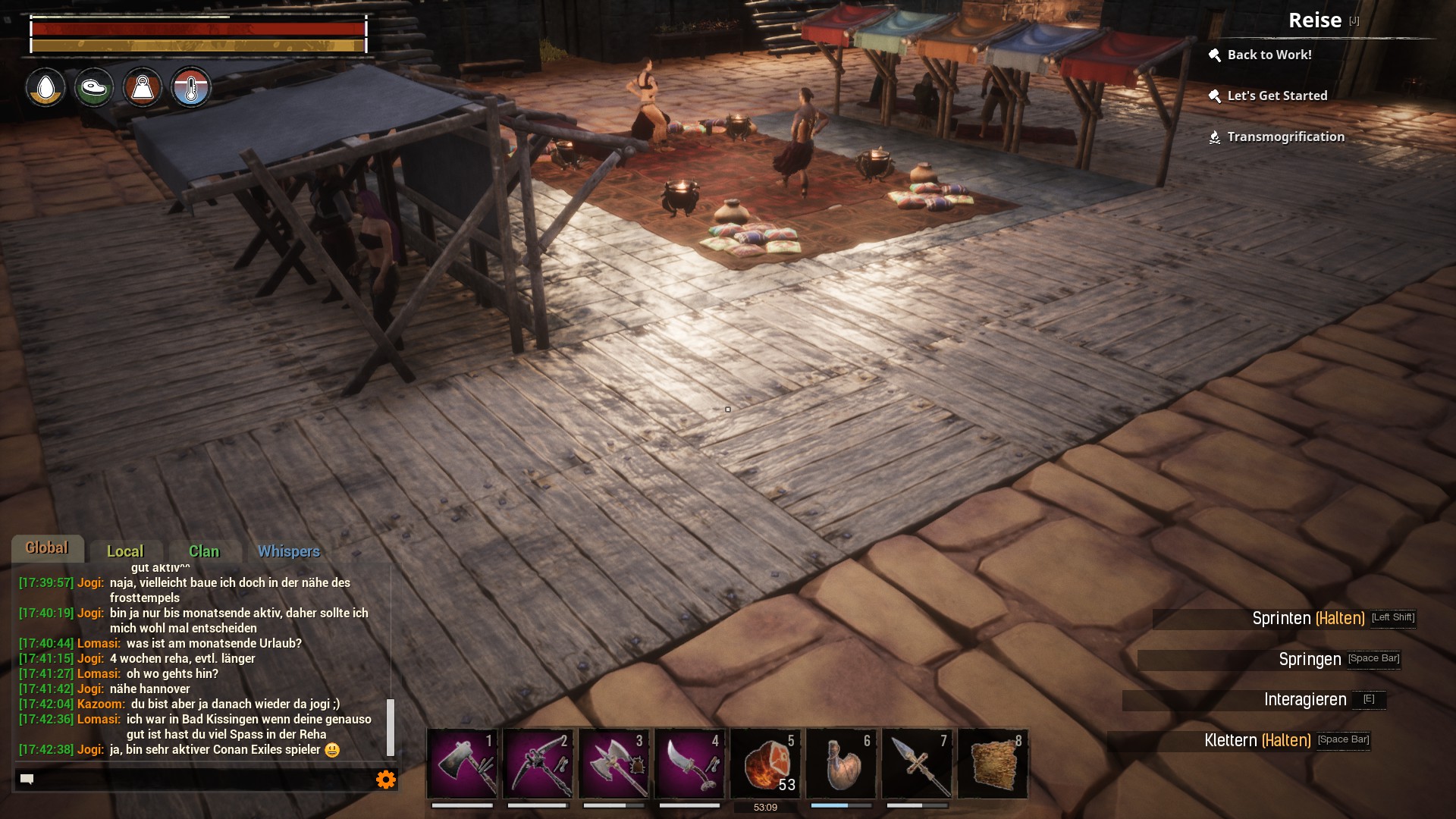Viewport: 1456px width, 819px height.
Task: Open the Local chat tab
Action: [125, 551]
